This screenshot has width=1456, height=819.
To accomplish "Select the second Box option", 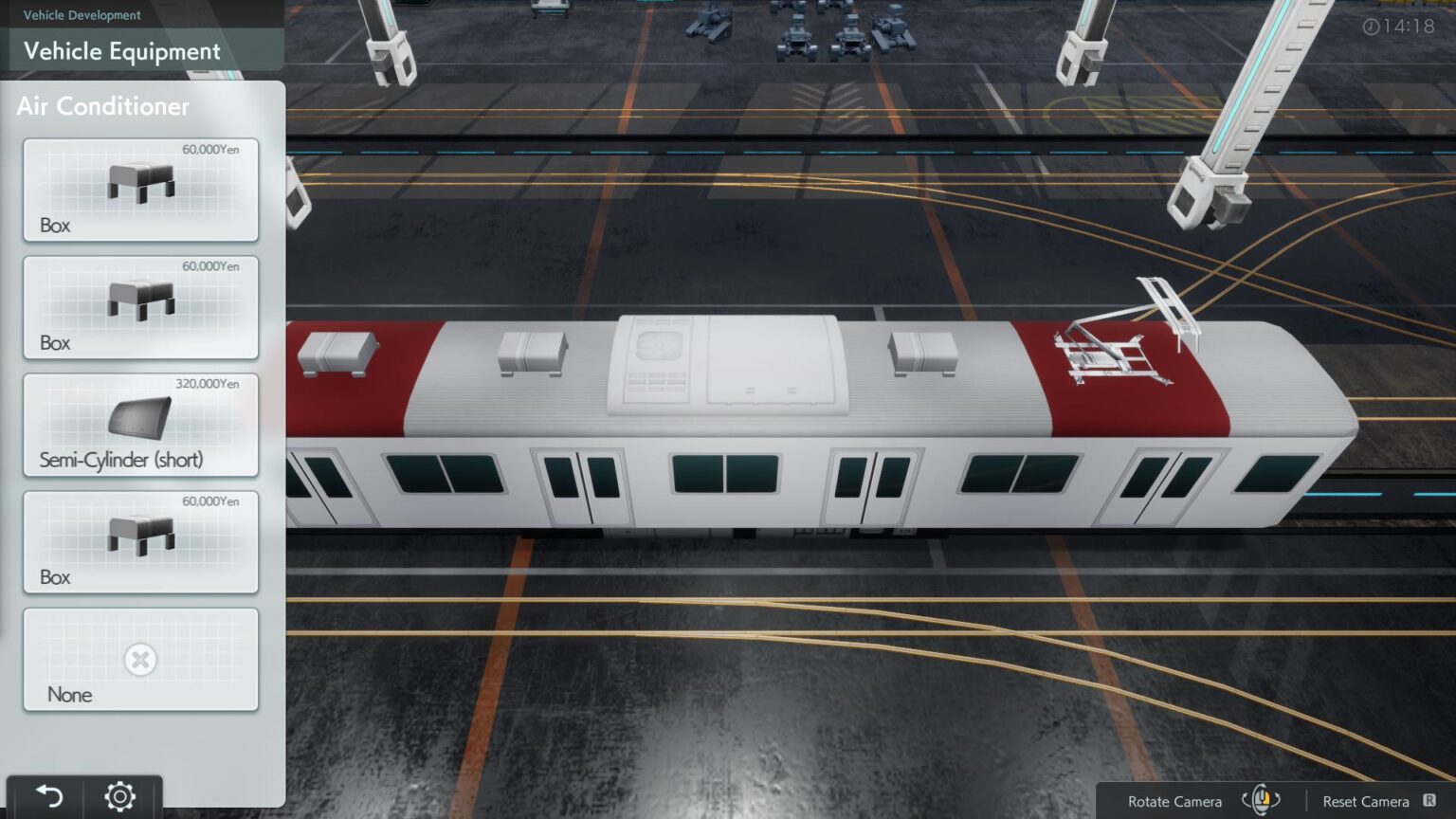I will [140, 305].
